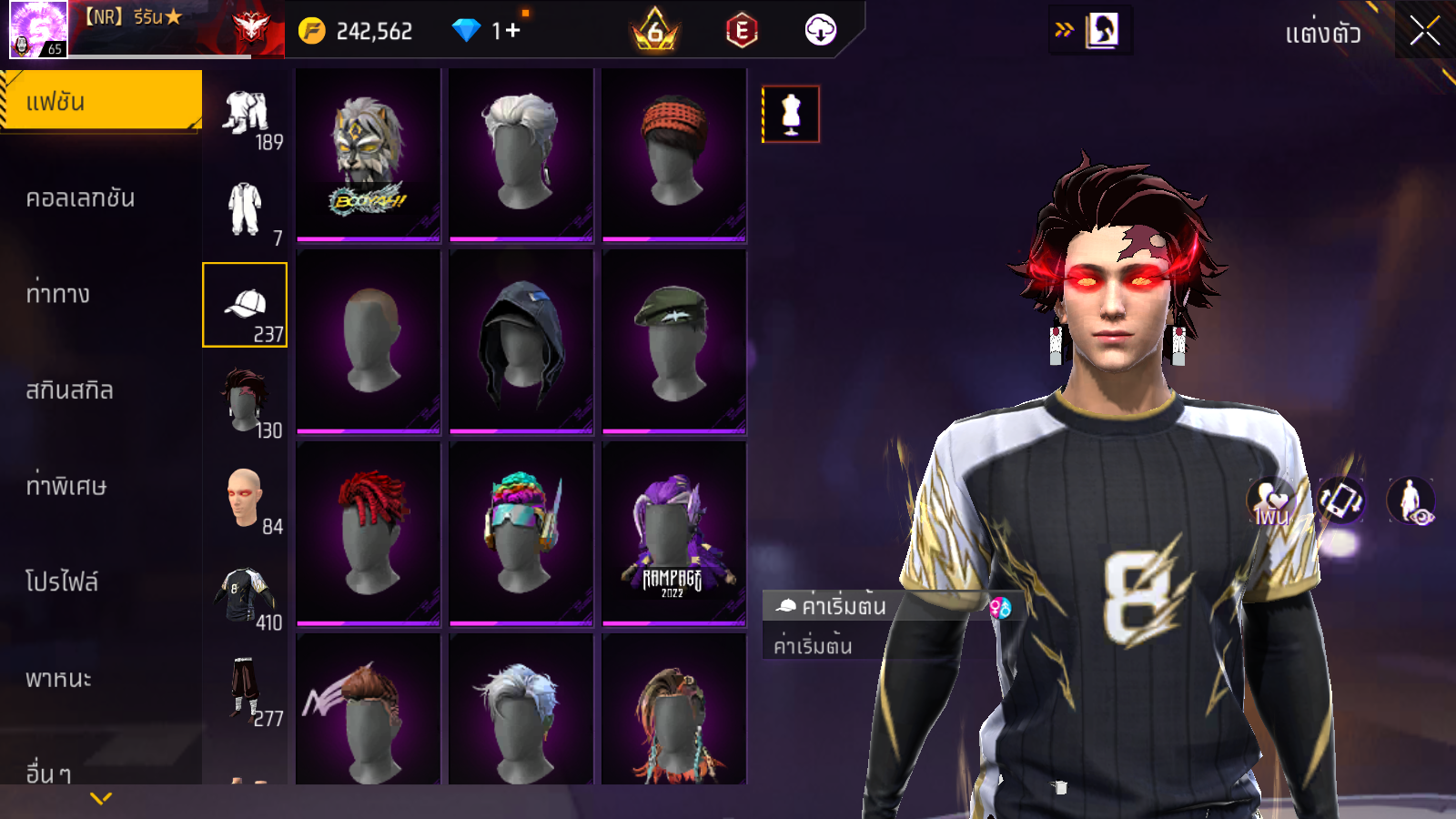Select the lion mask Booyah headgear
This screenshot has height=819, width=1456.
pos(369,155)
